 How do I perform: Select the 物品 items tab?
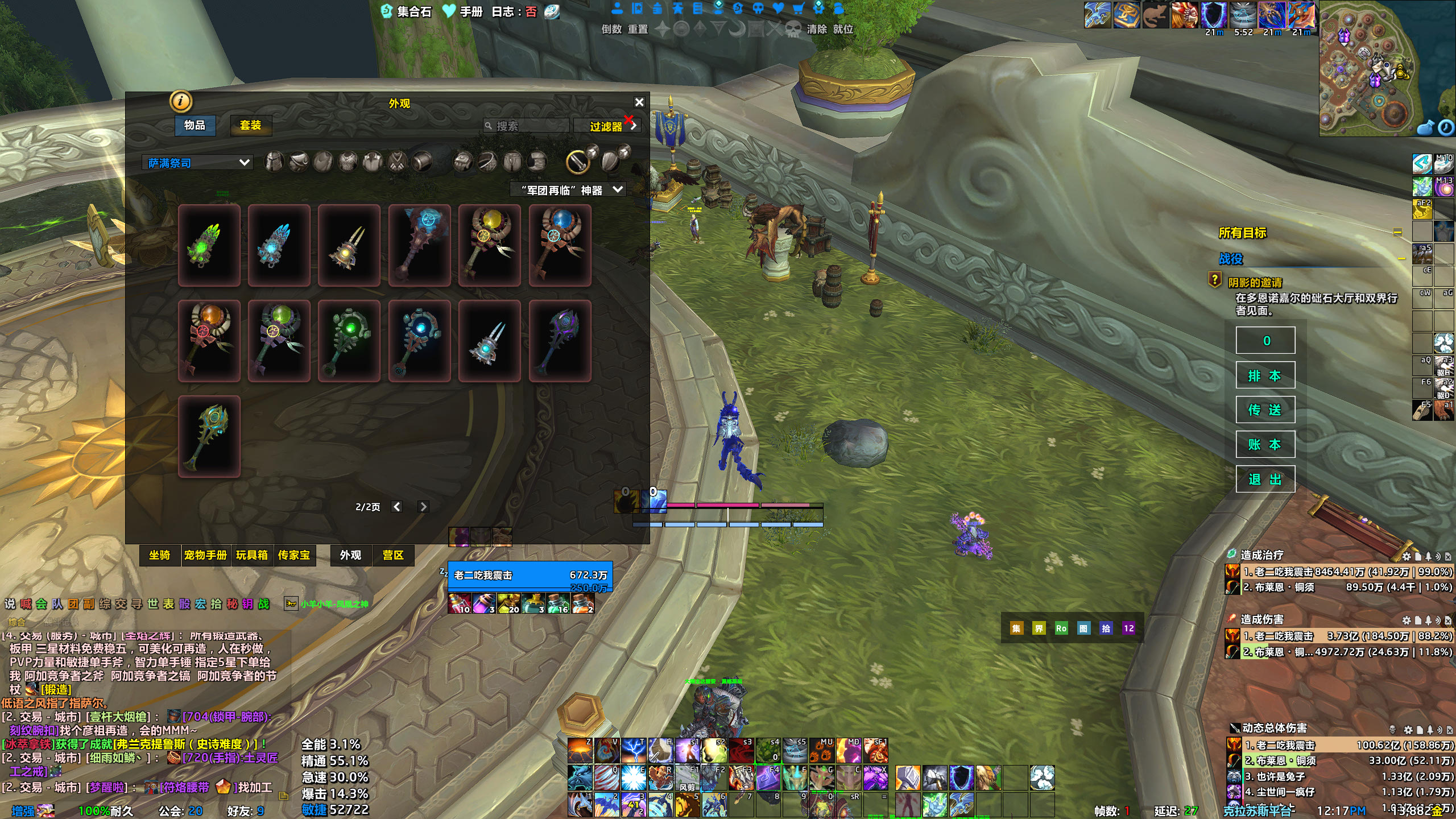point(195,125)
